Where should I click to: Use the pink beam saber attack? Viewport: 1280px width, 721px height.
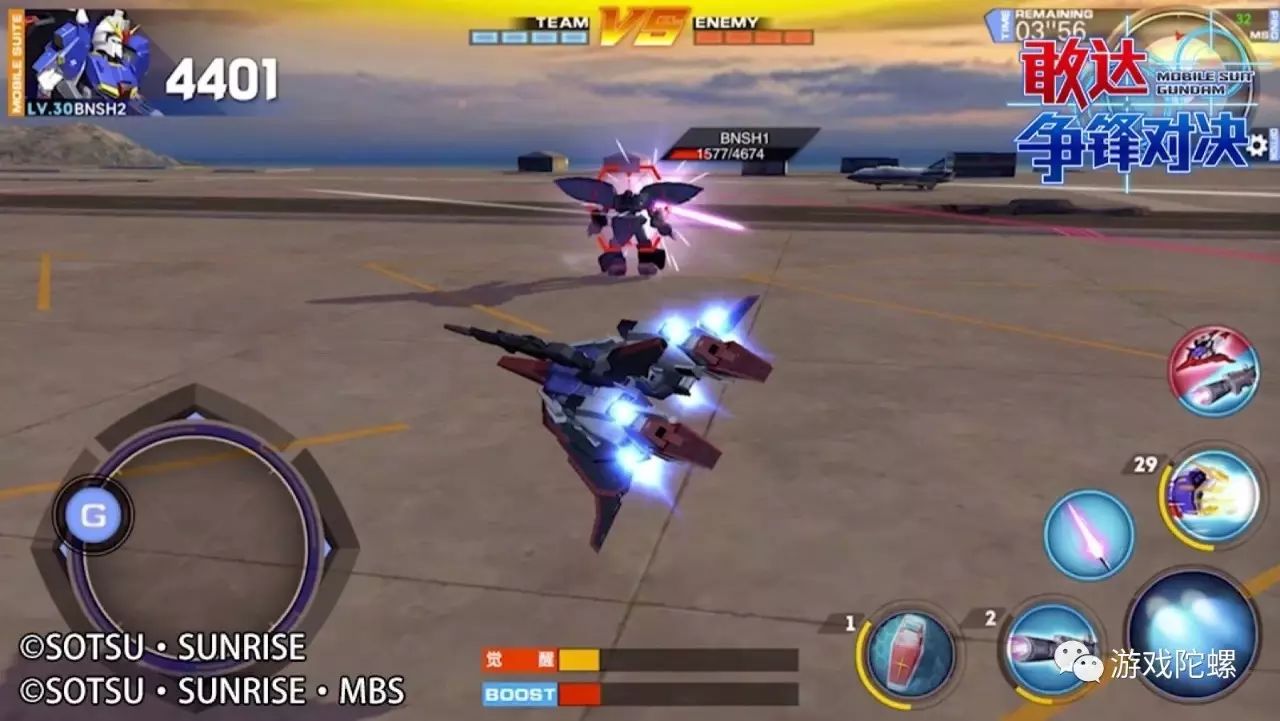tap(1088, 535)
